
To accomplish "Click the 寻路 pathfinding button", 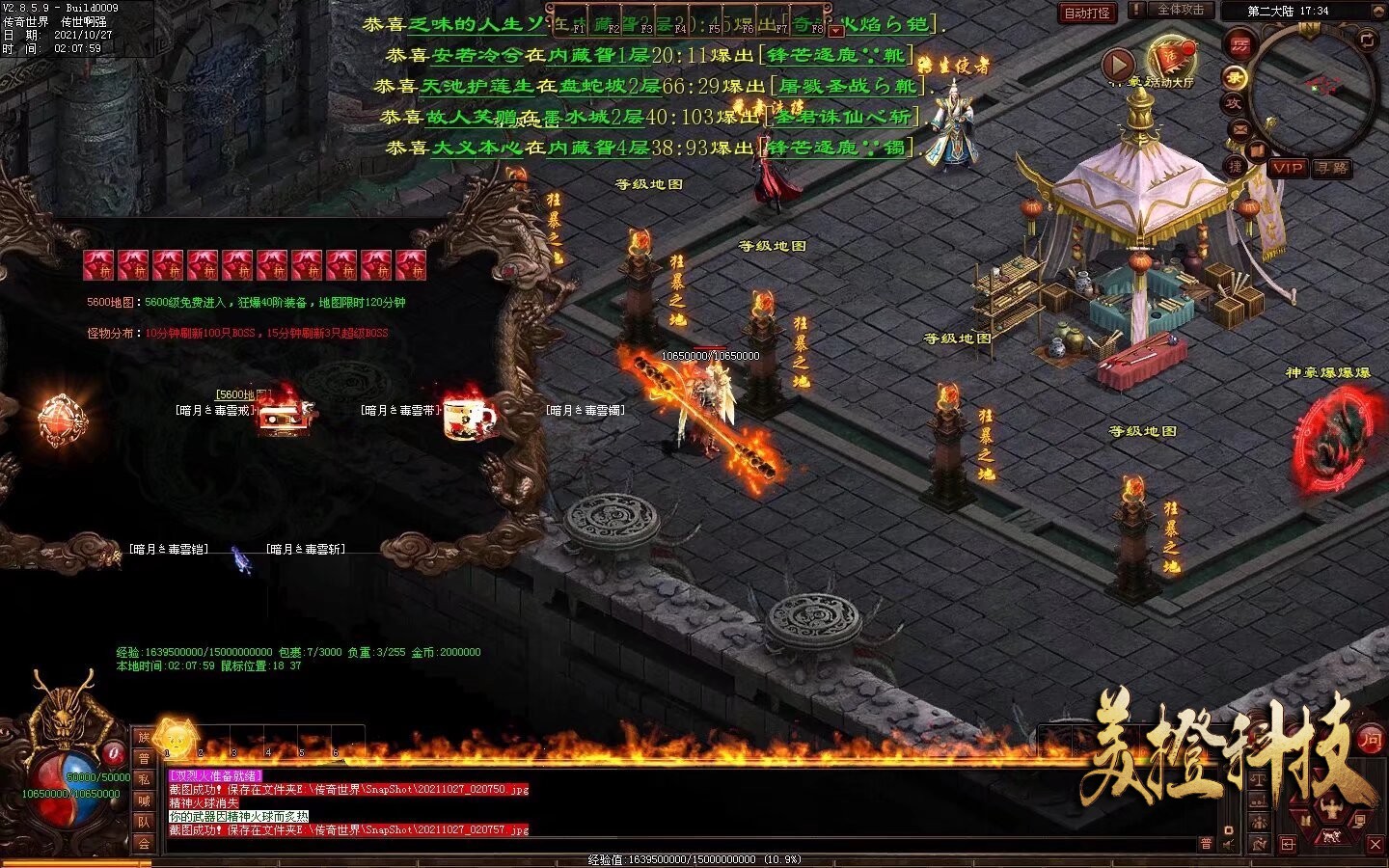I will point(1332,168).
